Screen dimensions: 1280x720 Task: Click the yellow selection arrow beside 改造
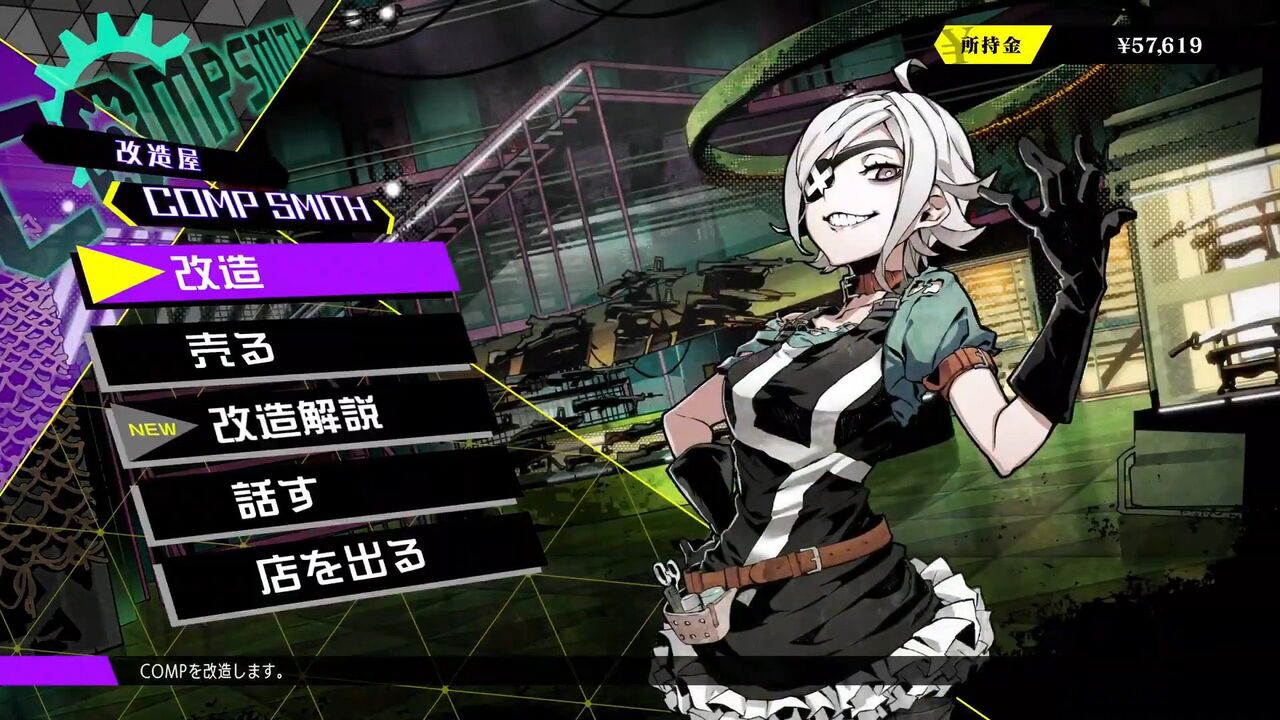[113, 271]
